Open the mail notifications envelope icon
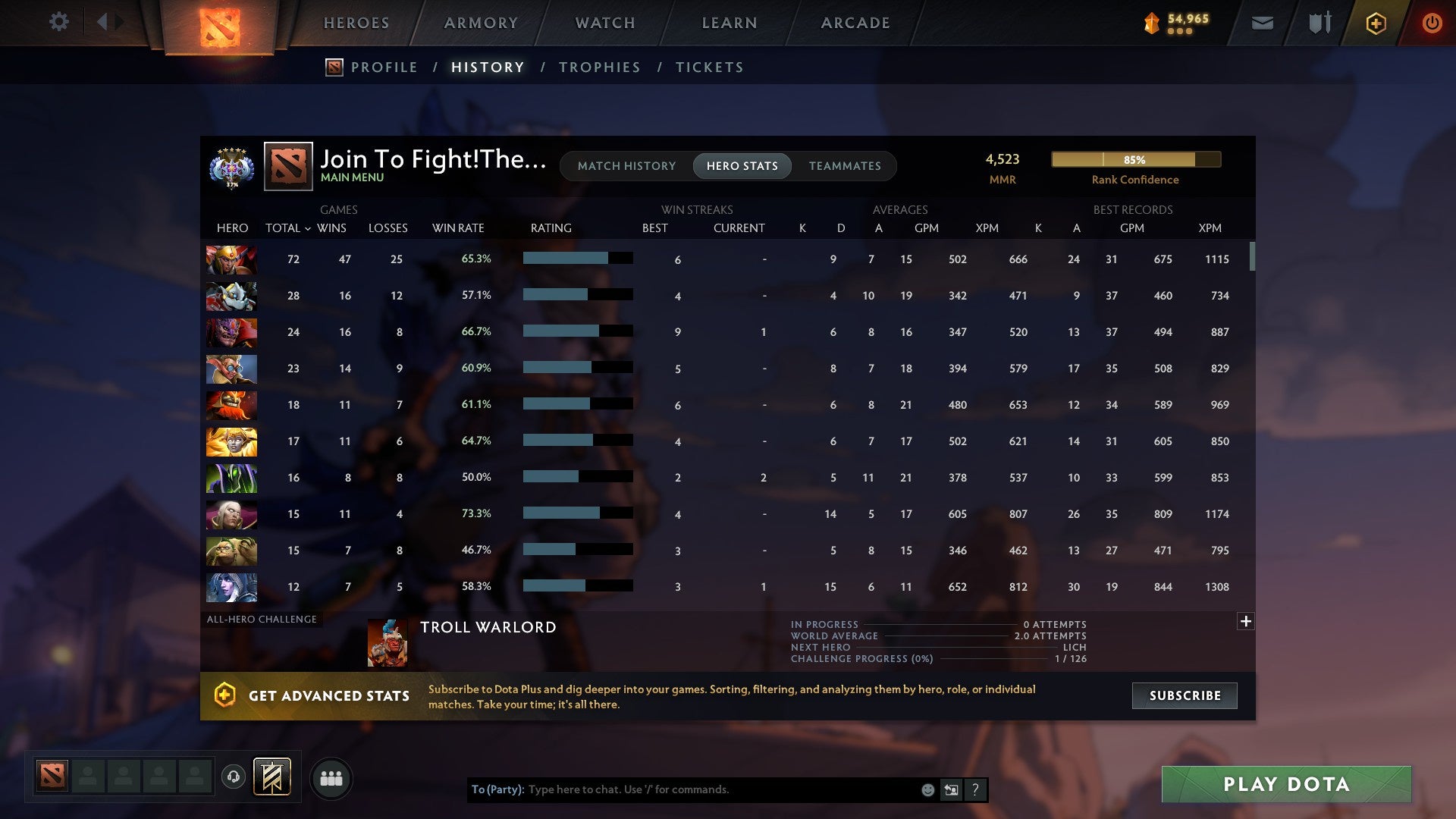 (1262, 23)
